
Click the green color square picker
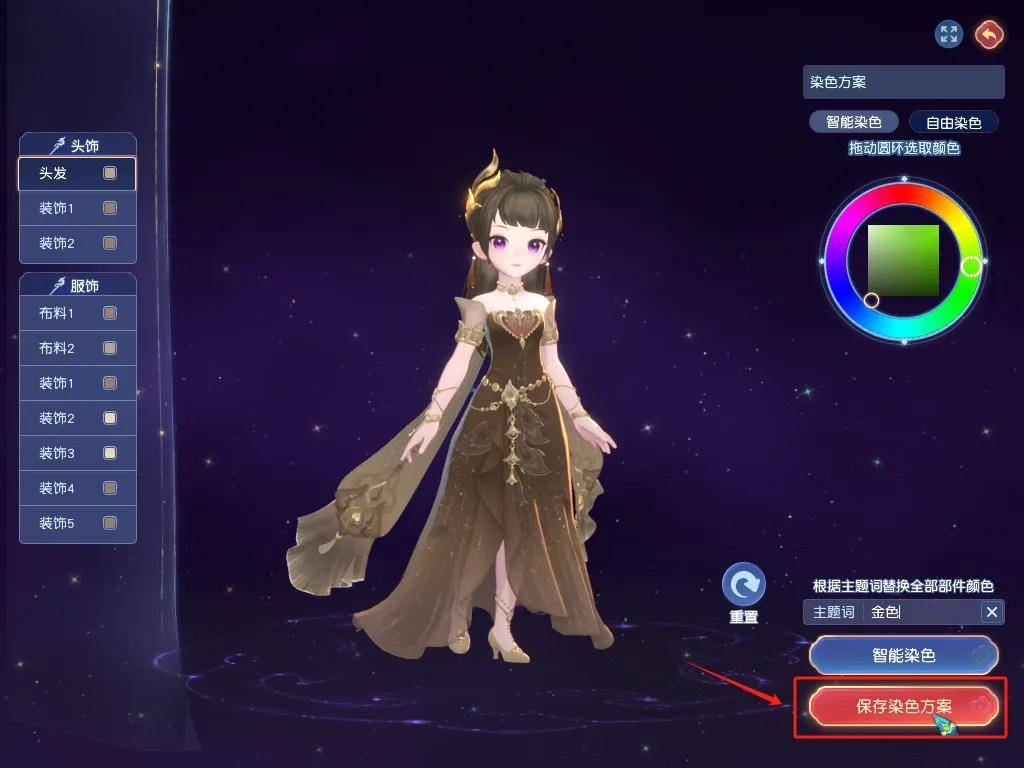tap(903, 260)
